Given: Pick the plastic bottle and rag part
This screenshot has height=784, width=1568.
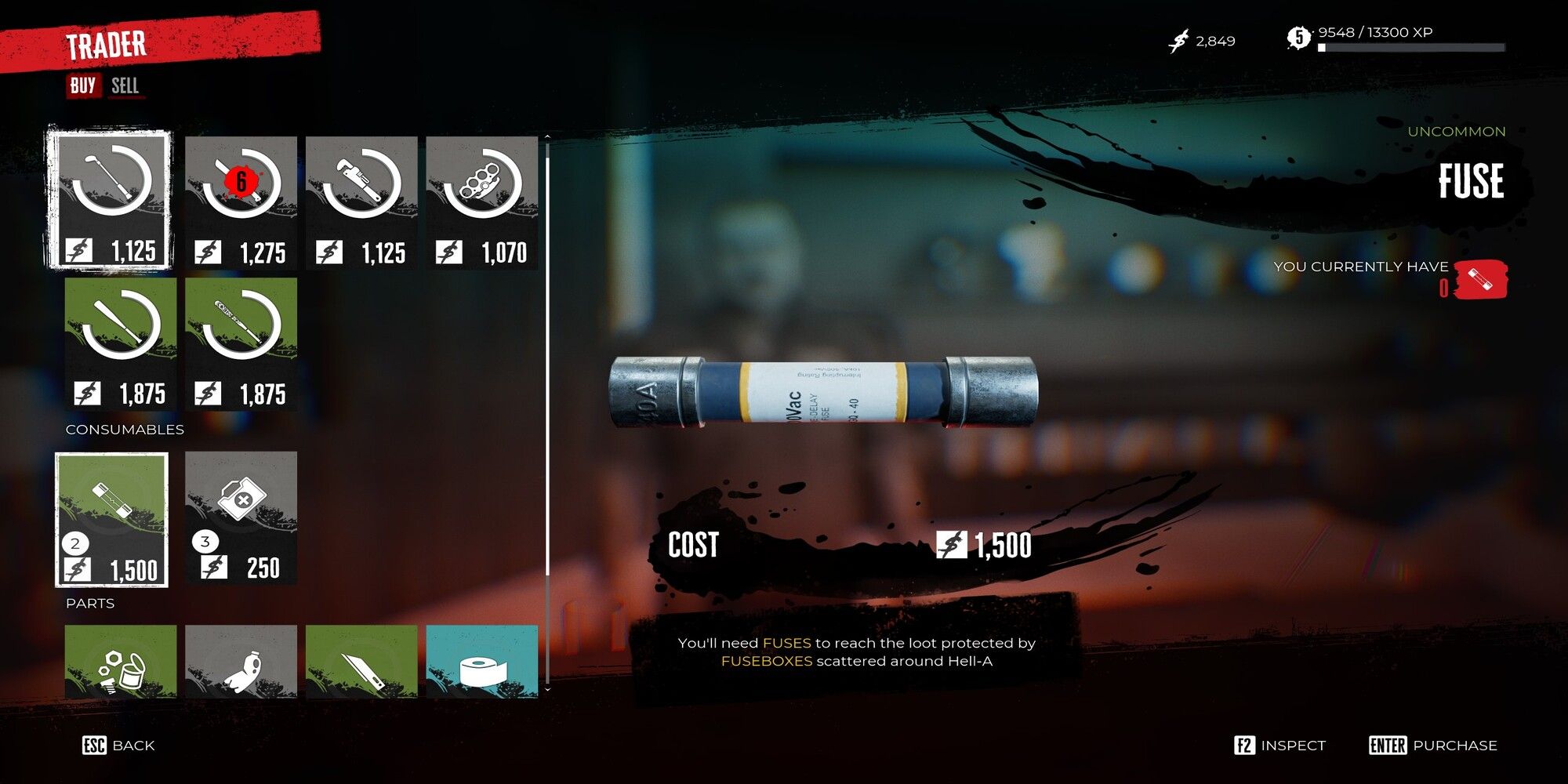Looking at the screenshot, I should (x=241, y=661).
